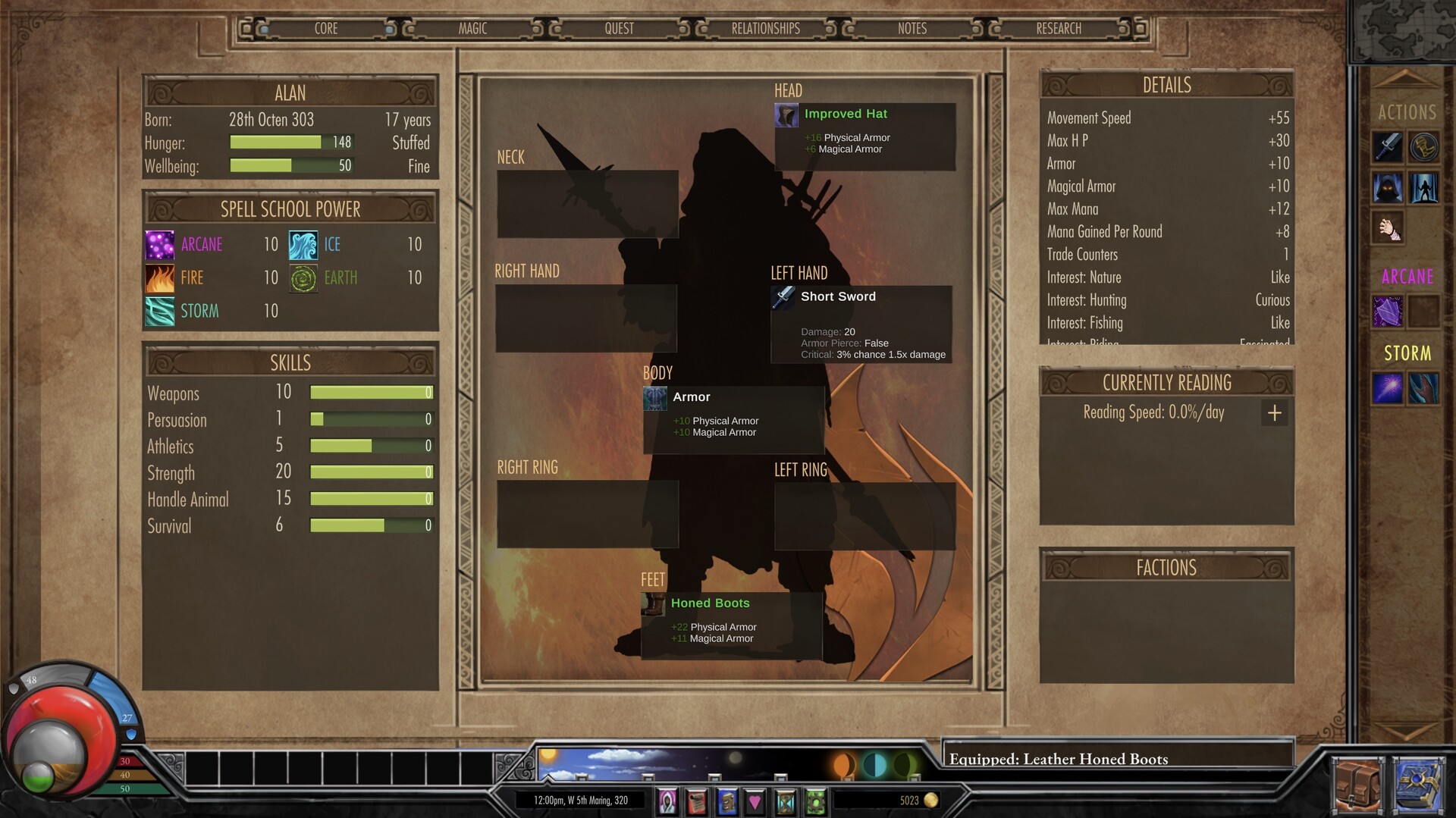
Task: Open the RESEARCH tab
Action: (x=1059, y=29)
